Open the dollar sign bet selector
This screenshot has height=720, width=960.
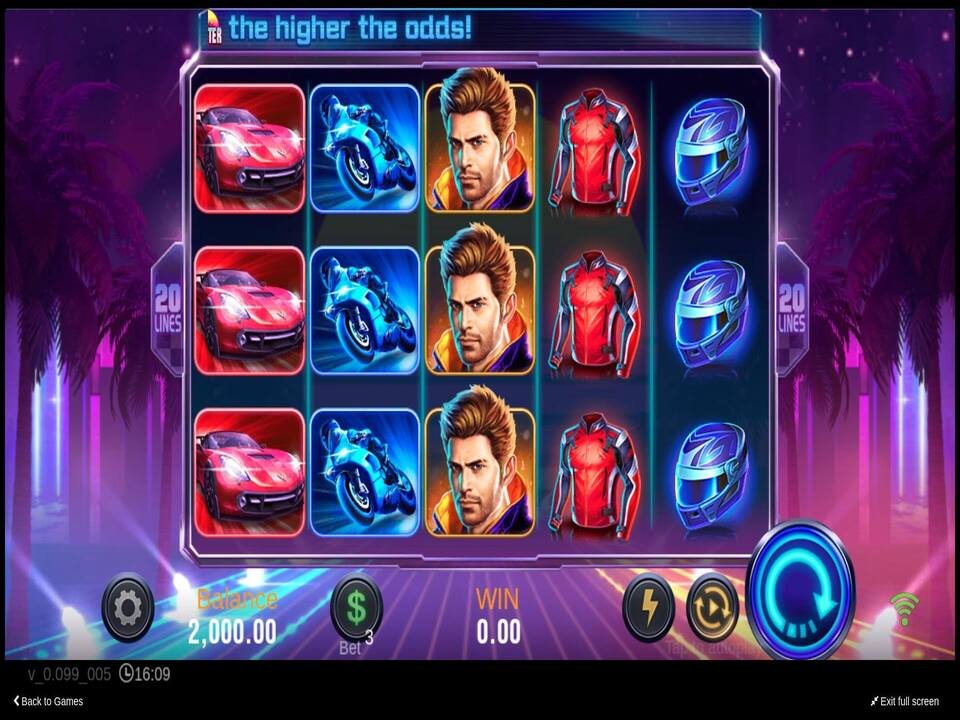pyautogui.click(x=356, y=606)
